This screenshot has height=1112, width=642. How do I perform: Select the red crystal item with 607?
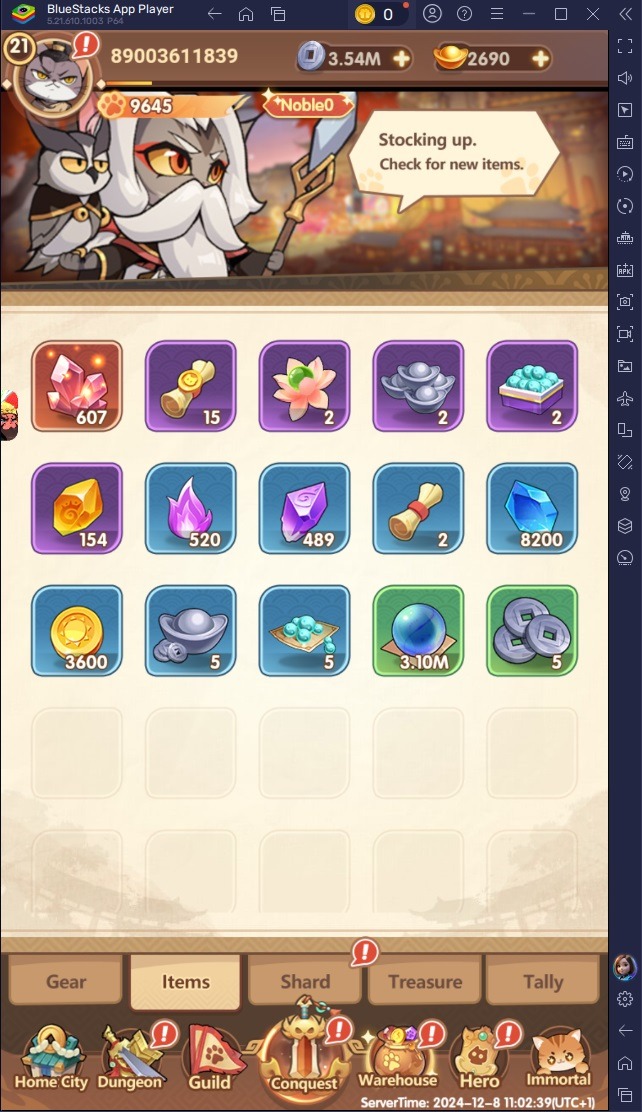pos(77,386)
